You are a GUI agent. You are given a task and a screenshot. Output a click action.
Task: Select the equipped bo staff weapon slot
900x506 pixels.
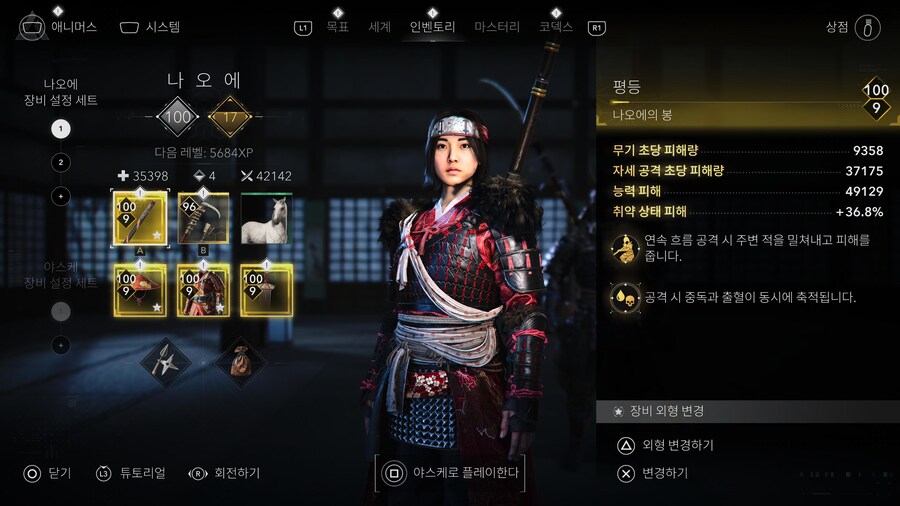tap(140, 218)
